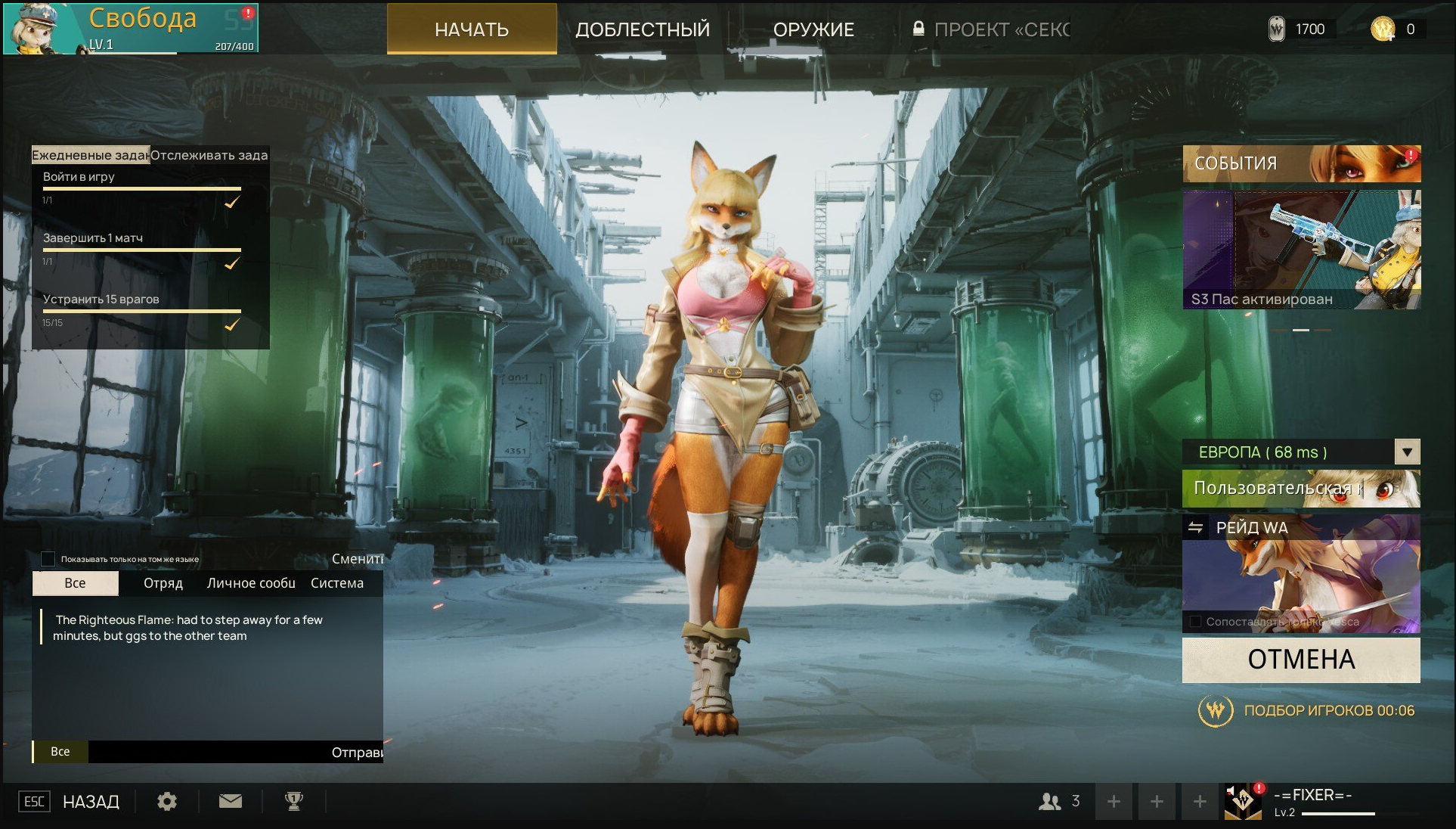The height and width of the screenshot is (829, 1456).
Task: Cancel matchmaking with ОТМЕНА
Action: (x=1300, y=660)
